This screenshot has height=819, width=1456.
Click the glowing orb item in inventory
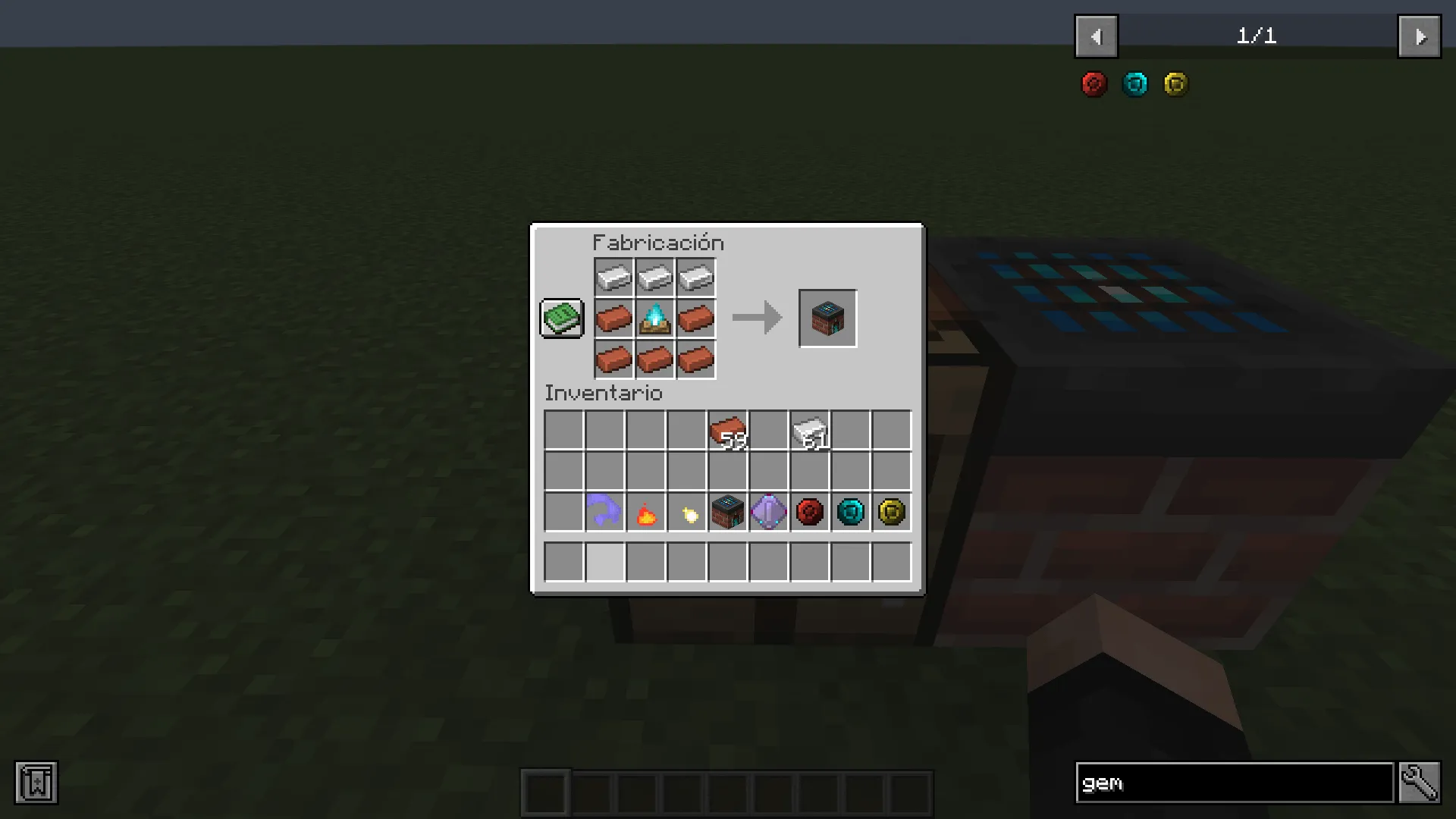[686, 512]
